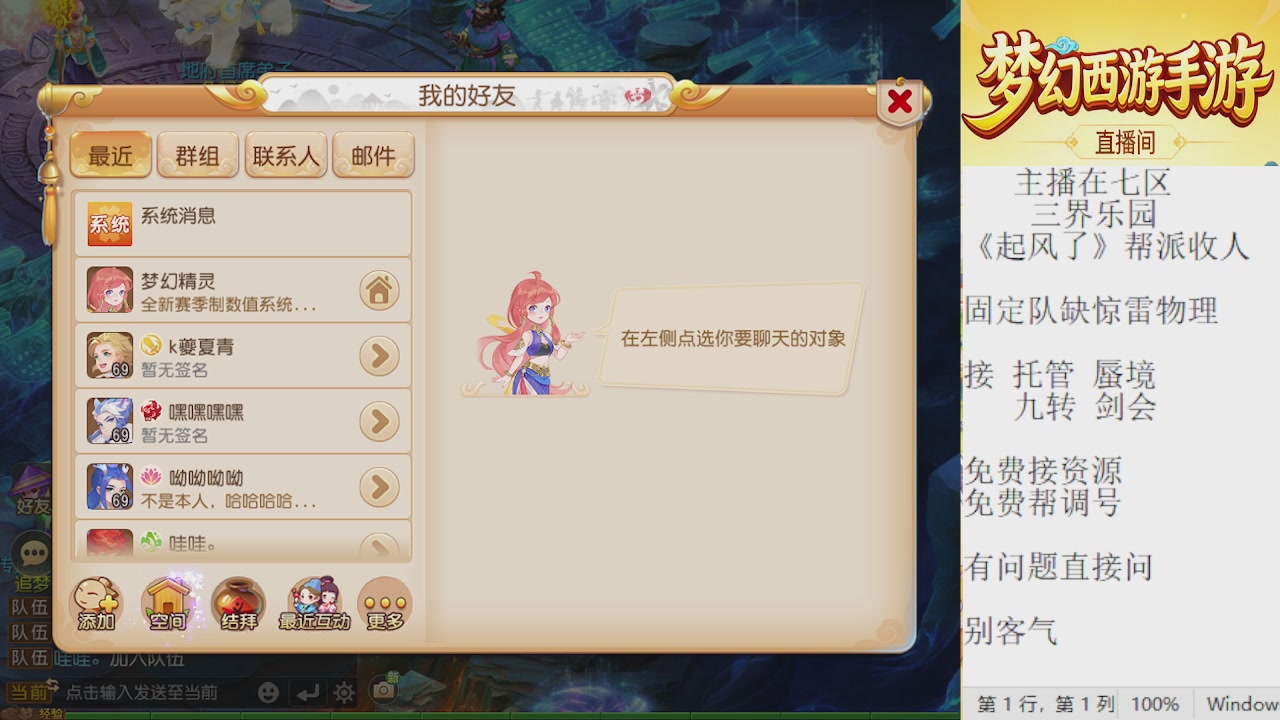Click the 添加 add-friend icon
This screenshot has width=1280, height=720.
pyautogui.click(x=95, y=602)
